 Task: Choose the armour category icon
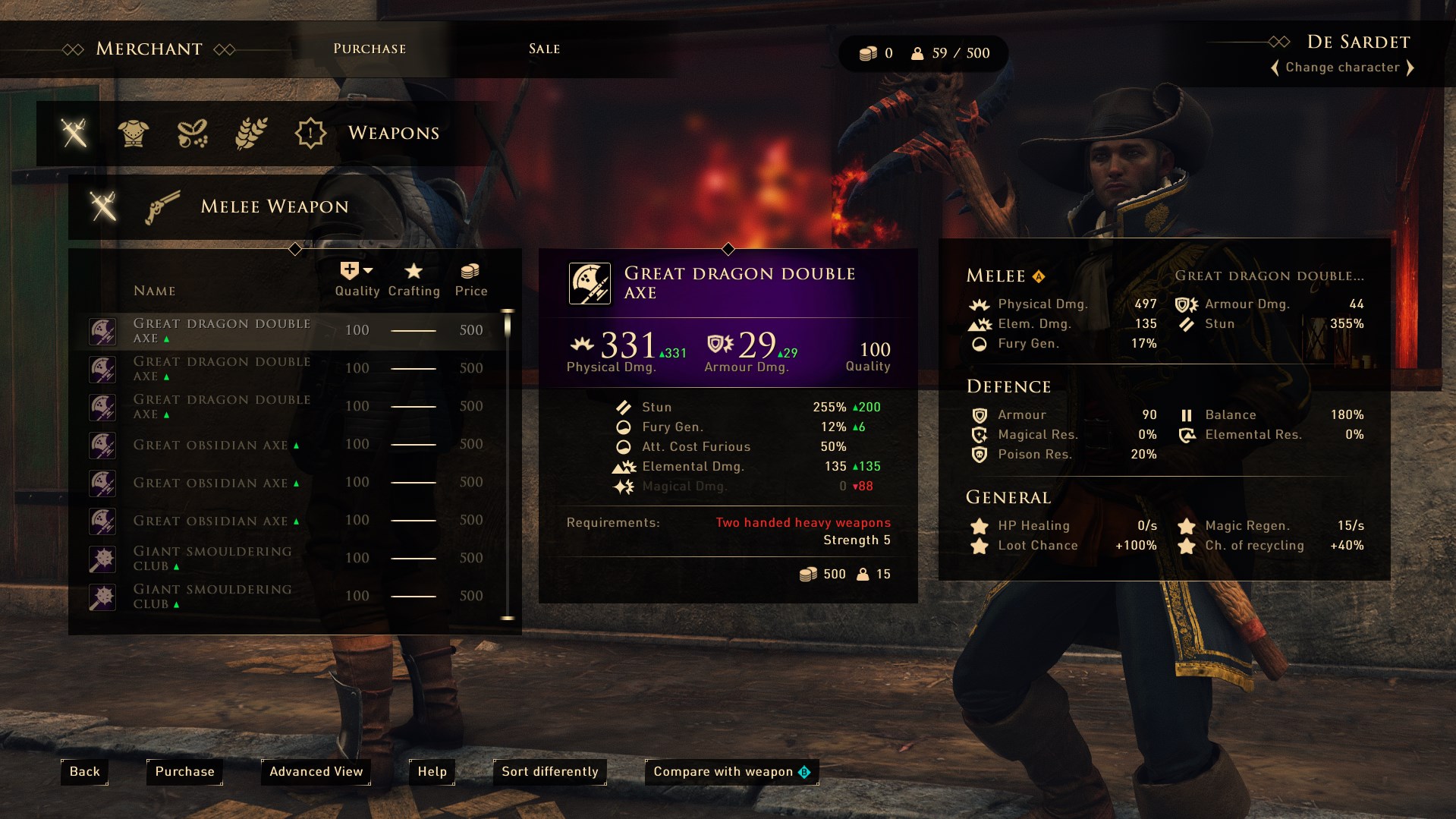134,134
